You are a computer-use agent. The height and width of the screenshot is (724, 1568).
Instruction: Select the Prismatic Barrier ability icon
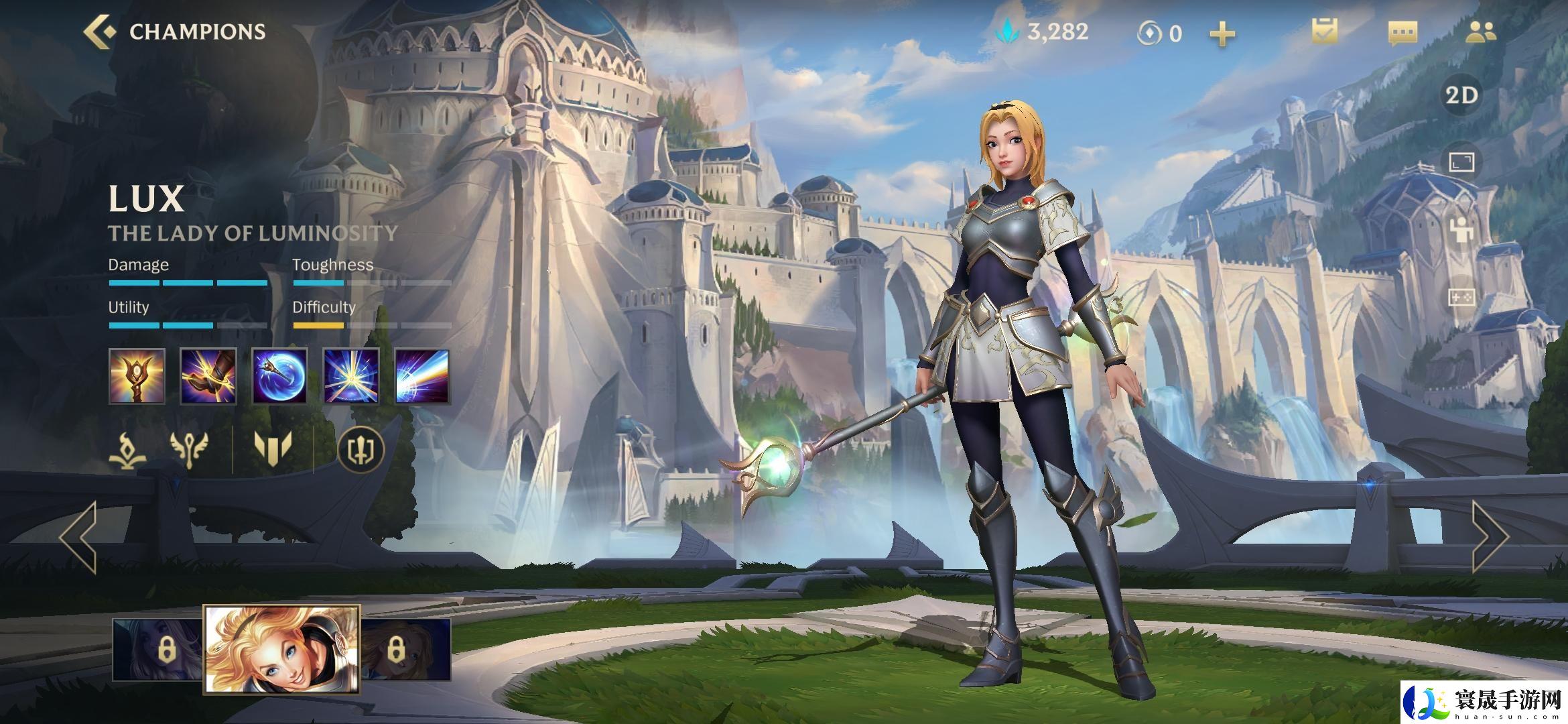[x=279, y=376]
